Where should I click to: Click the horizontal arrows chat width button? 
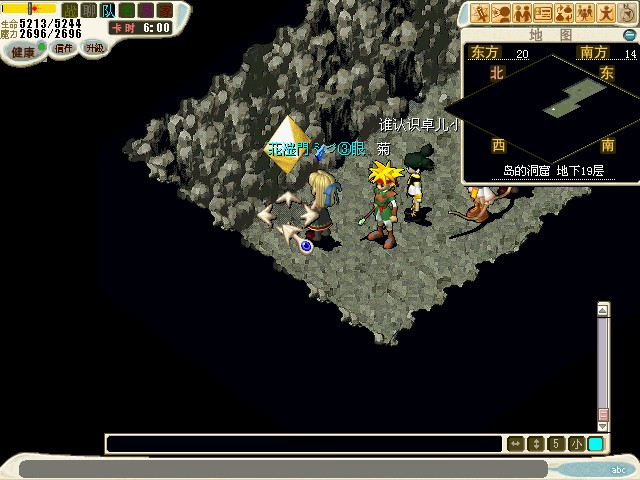click(x=516, y=444)
